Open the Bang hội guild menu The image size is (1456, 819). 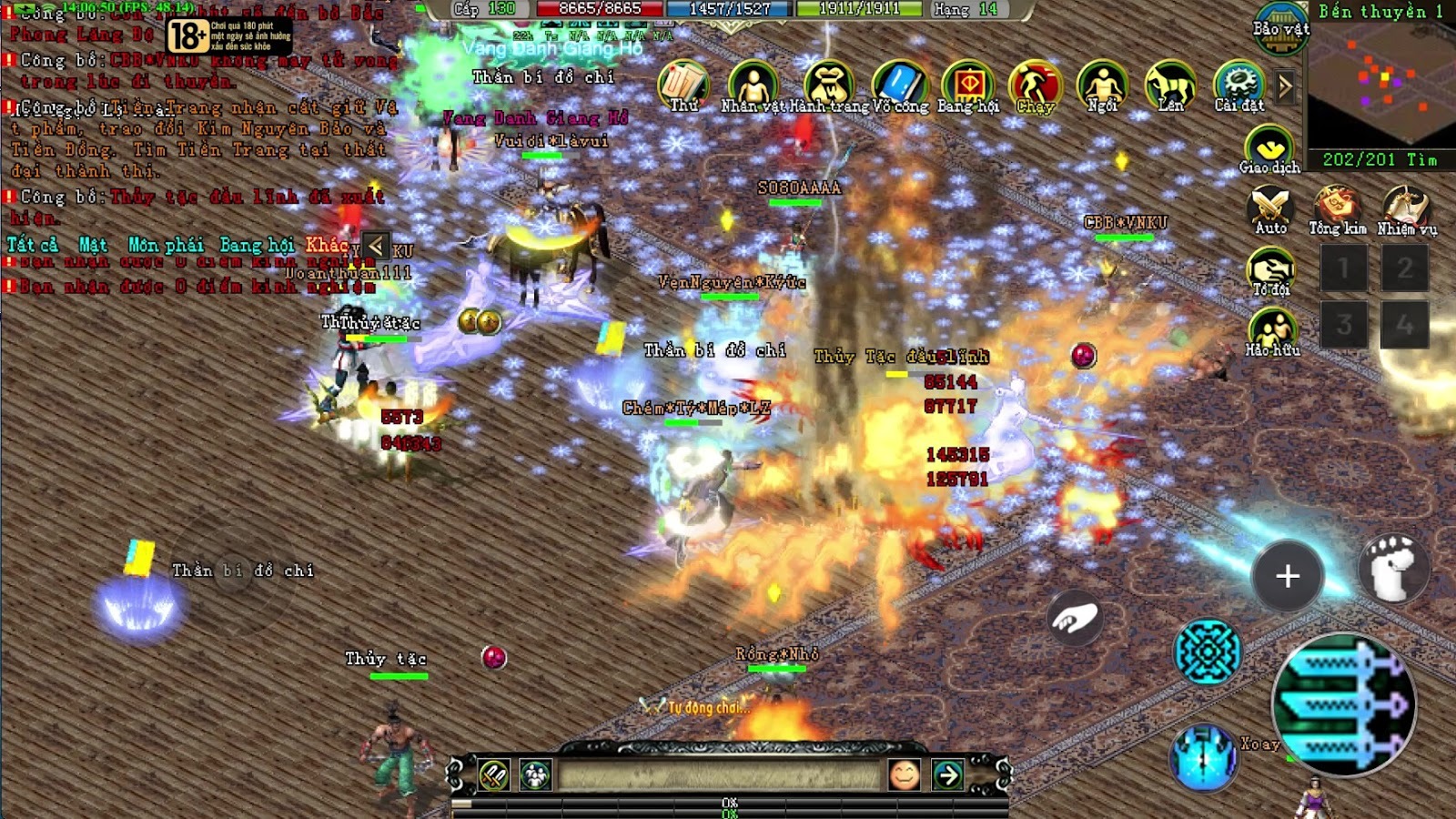[x=967, y=85]
